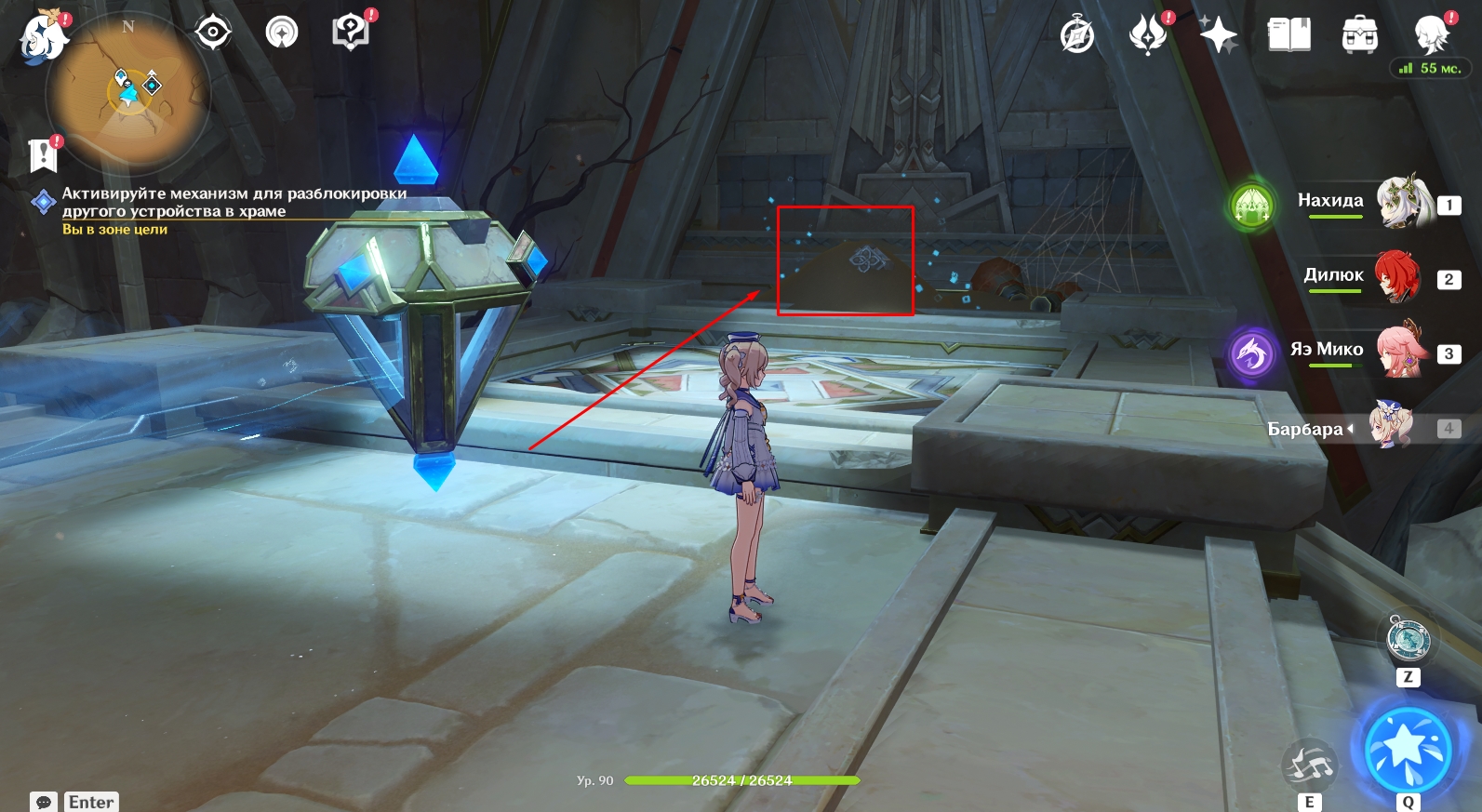Open the circular minimap
The width and height of the screenshot is (1482, 812).
pos(128,92)
